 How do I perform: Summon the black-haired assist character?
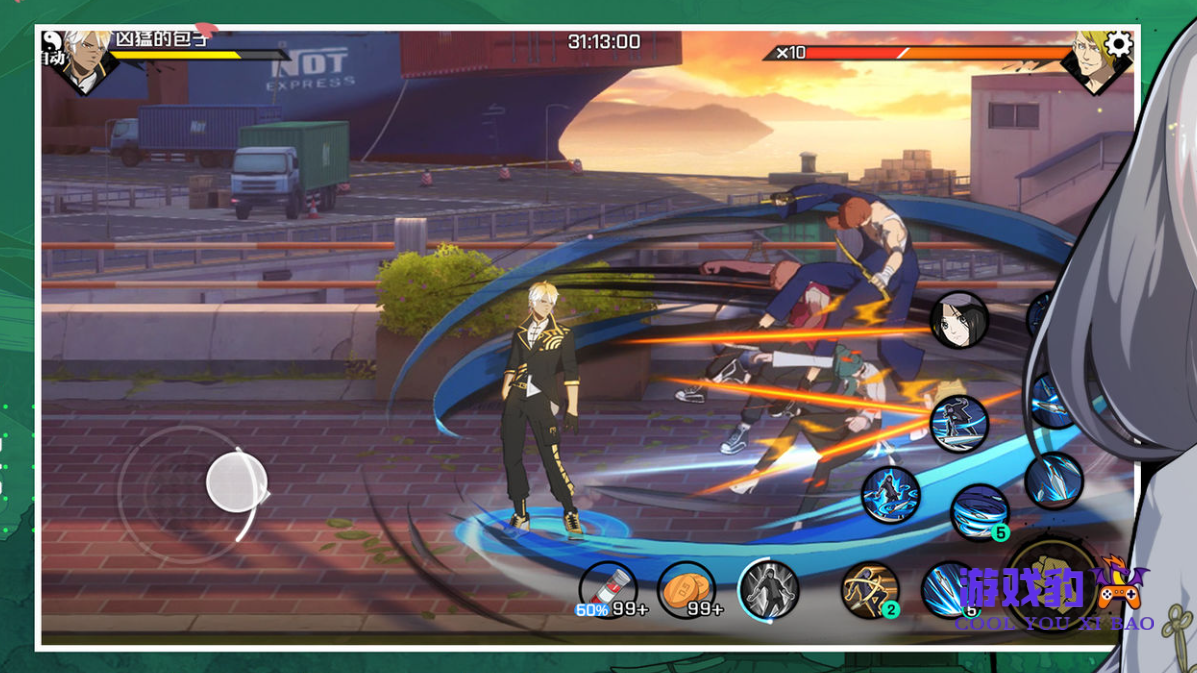click(959, 320)
